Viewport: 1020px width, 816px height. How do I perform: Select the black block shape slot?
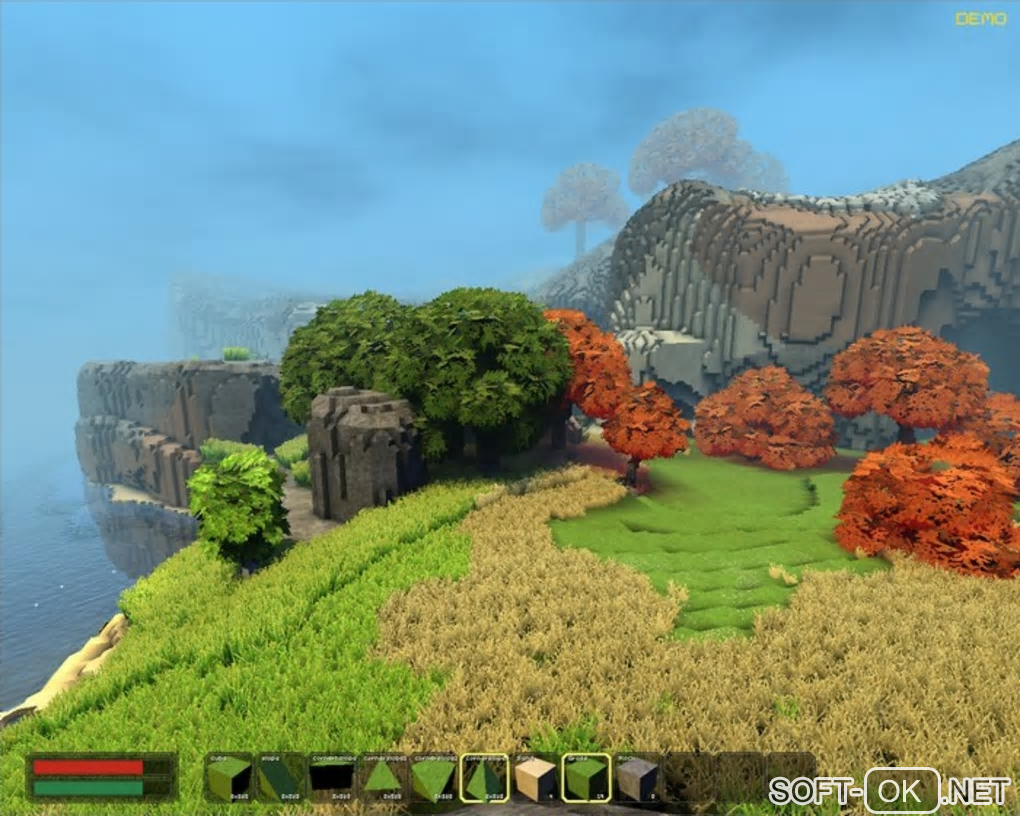point(331,778)
